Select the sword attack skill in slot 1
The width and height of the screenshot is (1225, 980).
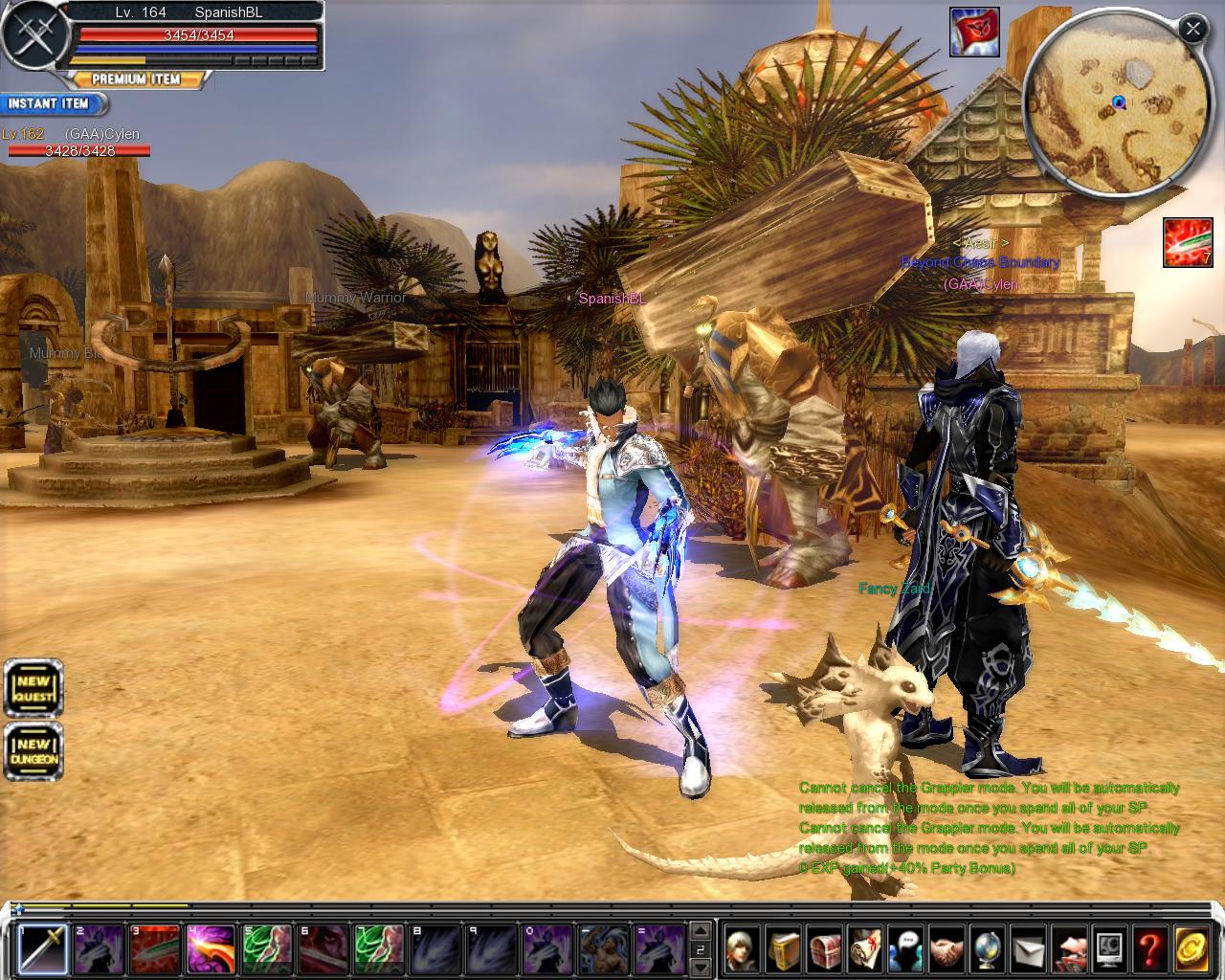[43, 948]
